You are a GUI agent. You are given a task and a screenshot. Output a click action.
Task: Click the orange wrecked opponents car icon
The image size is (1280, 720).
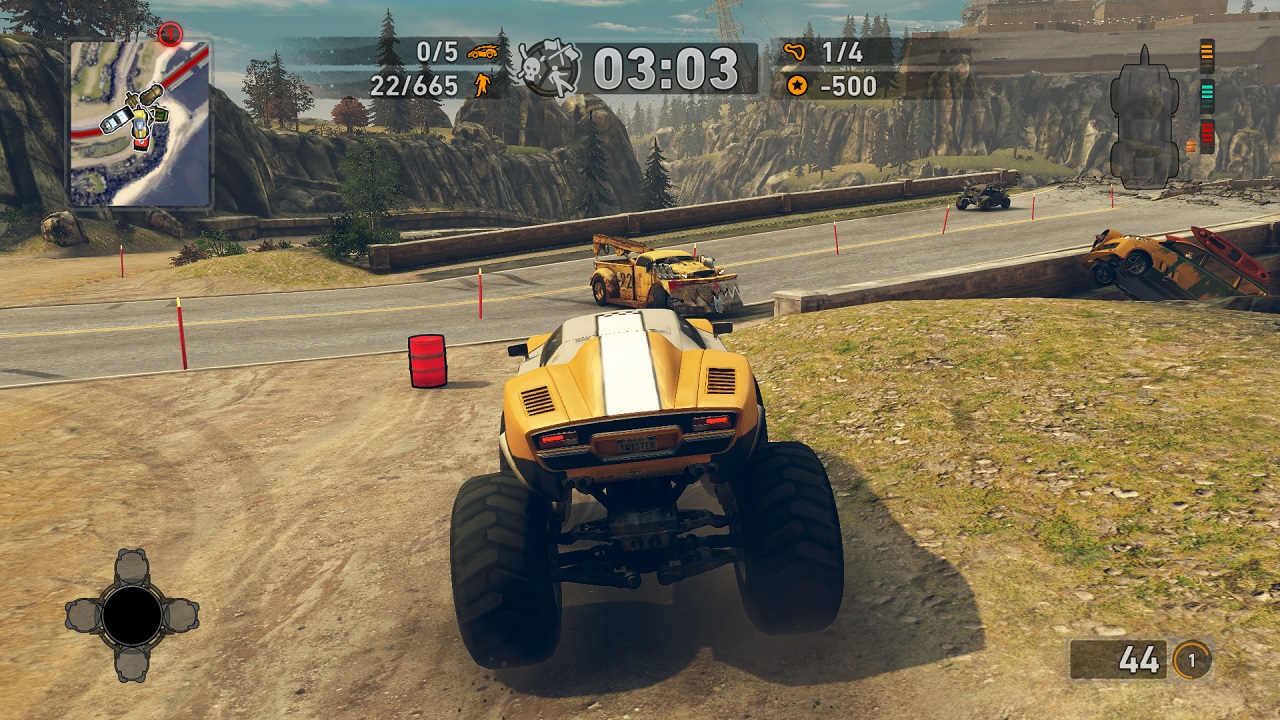tap(483, 52)
